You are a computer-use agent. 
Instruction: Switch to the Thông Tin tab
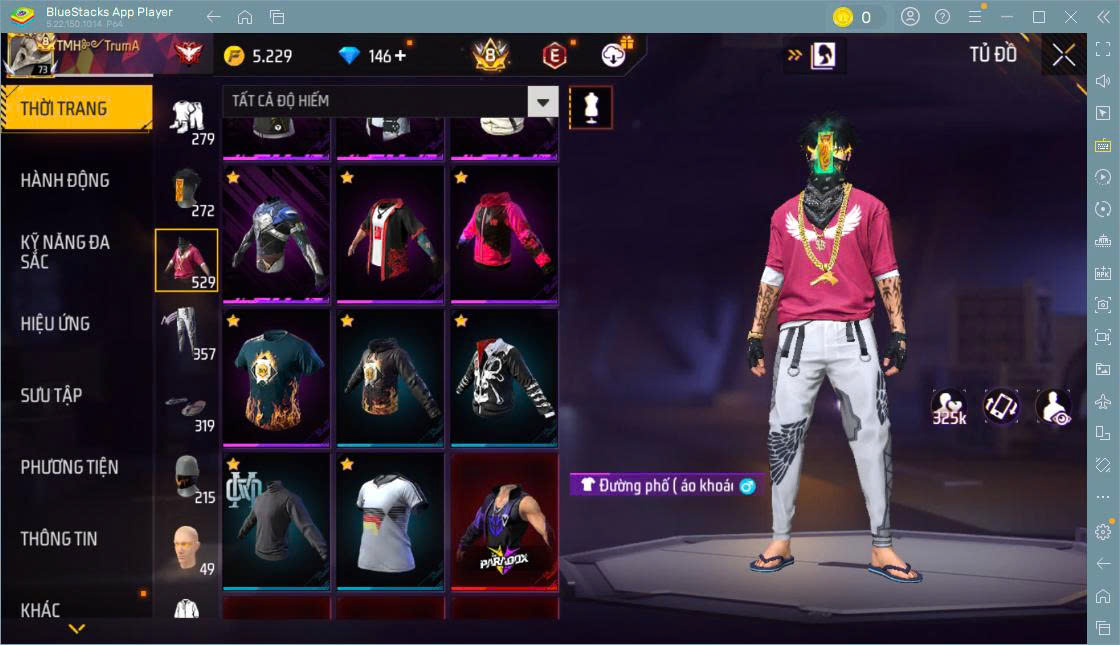(x=60, y=538)
